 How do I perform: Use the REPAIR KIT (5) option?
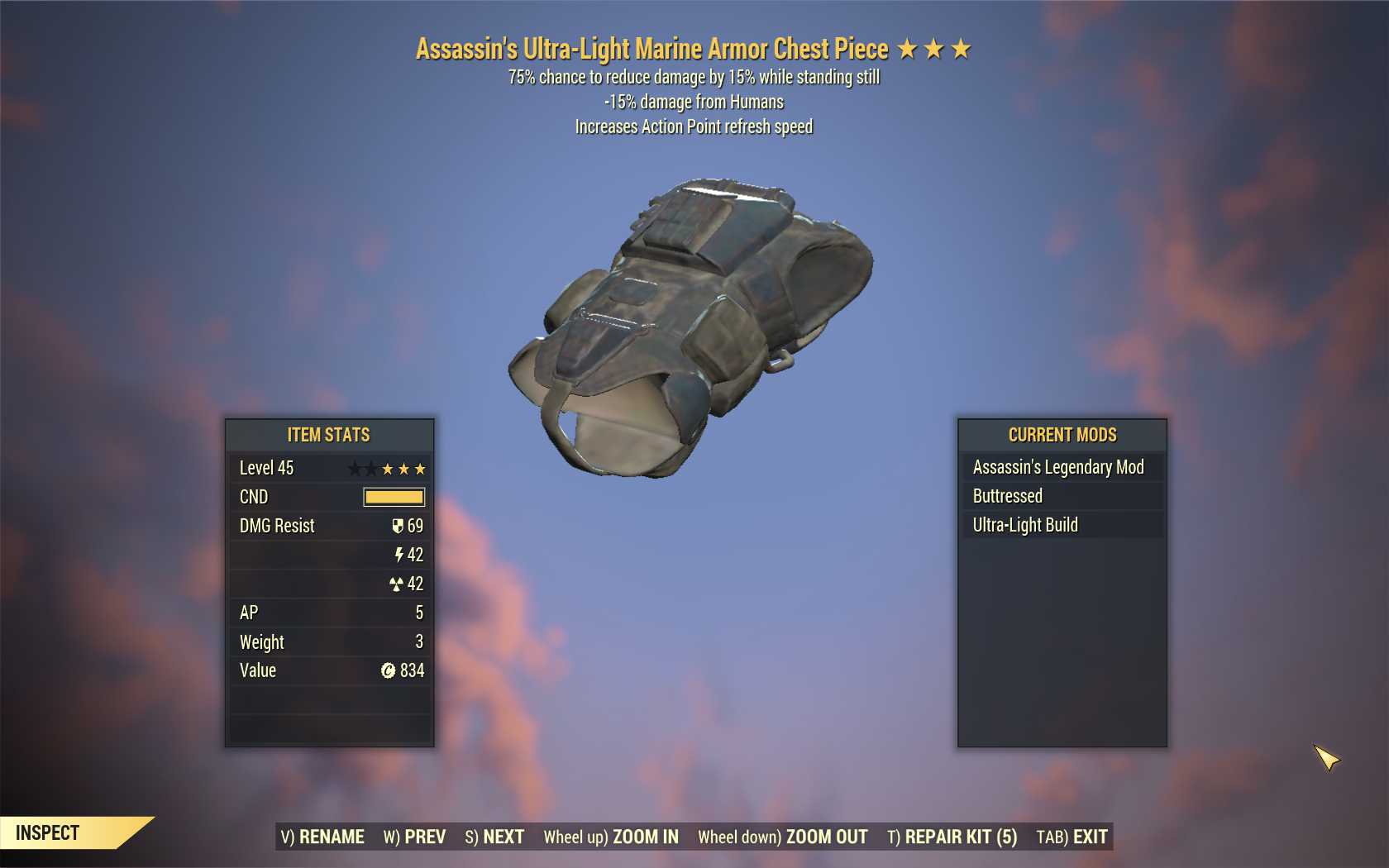click(952, 837)
